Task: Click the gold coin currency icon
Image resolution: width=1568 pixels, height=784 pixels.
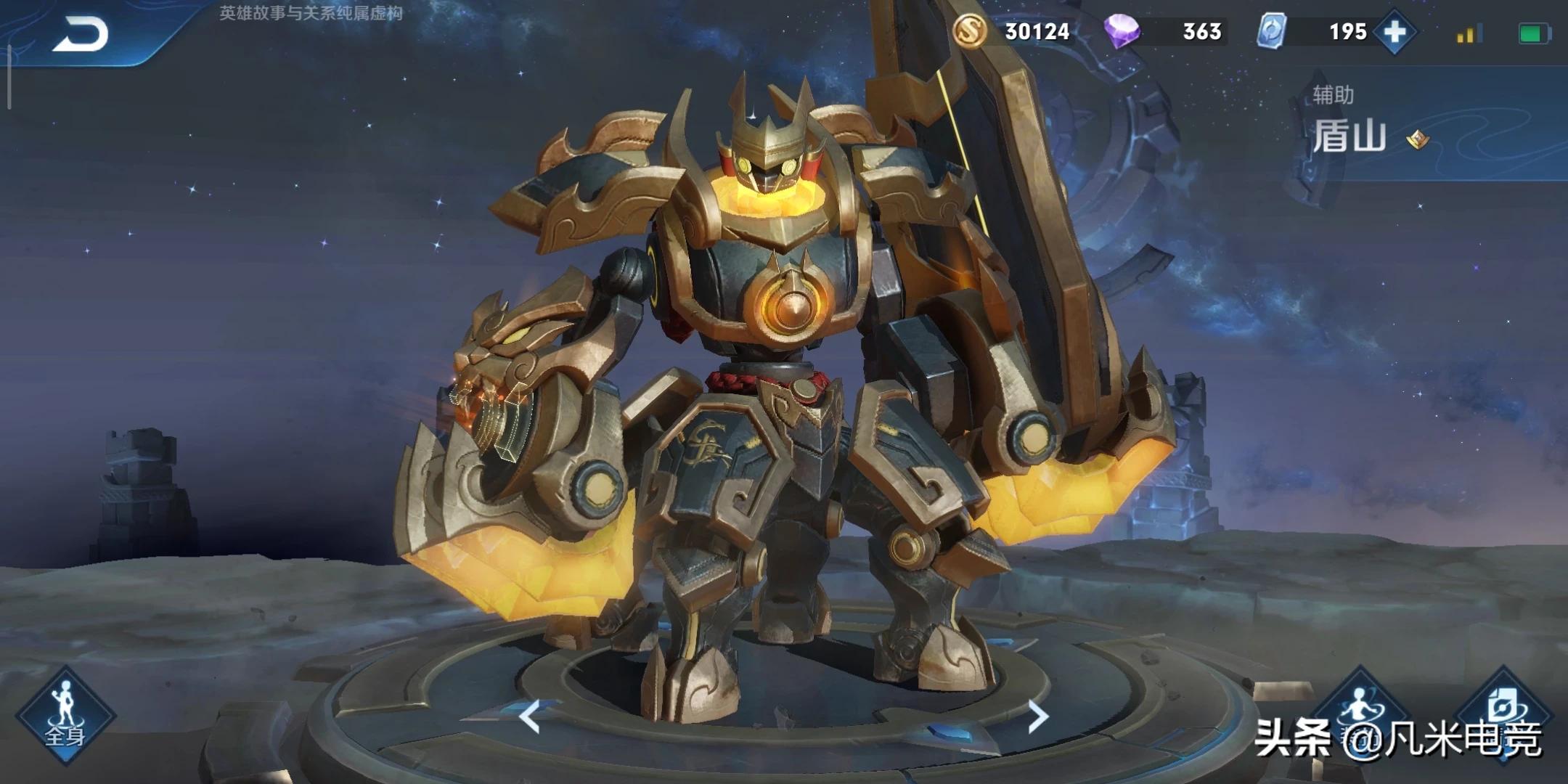Action: [x=970, y=31]
